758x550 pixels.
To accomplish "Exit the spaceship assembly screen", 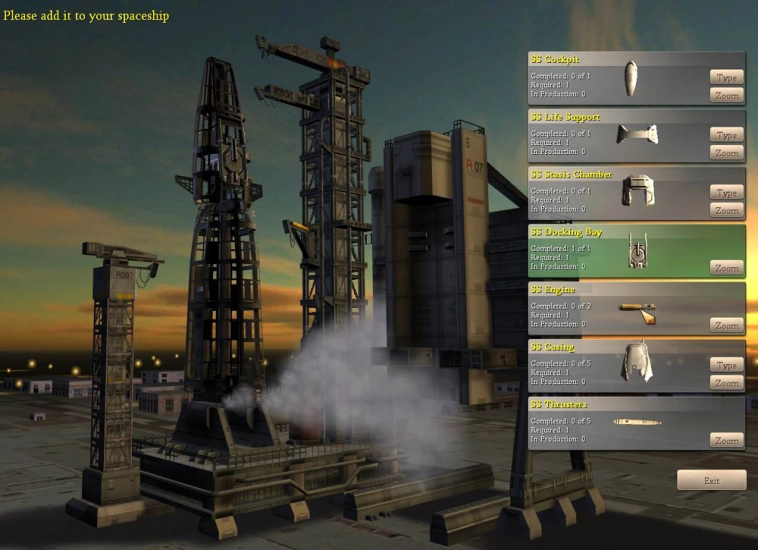I will (x=711, y=480).
